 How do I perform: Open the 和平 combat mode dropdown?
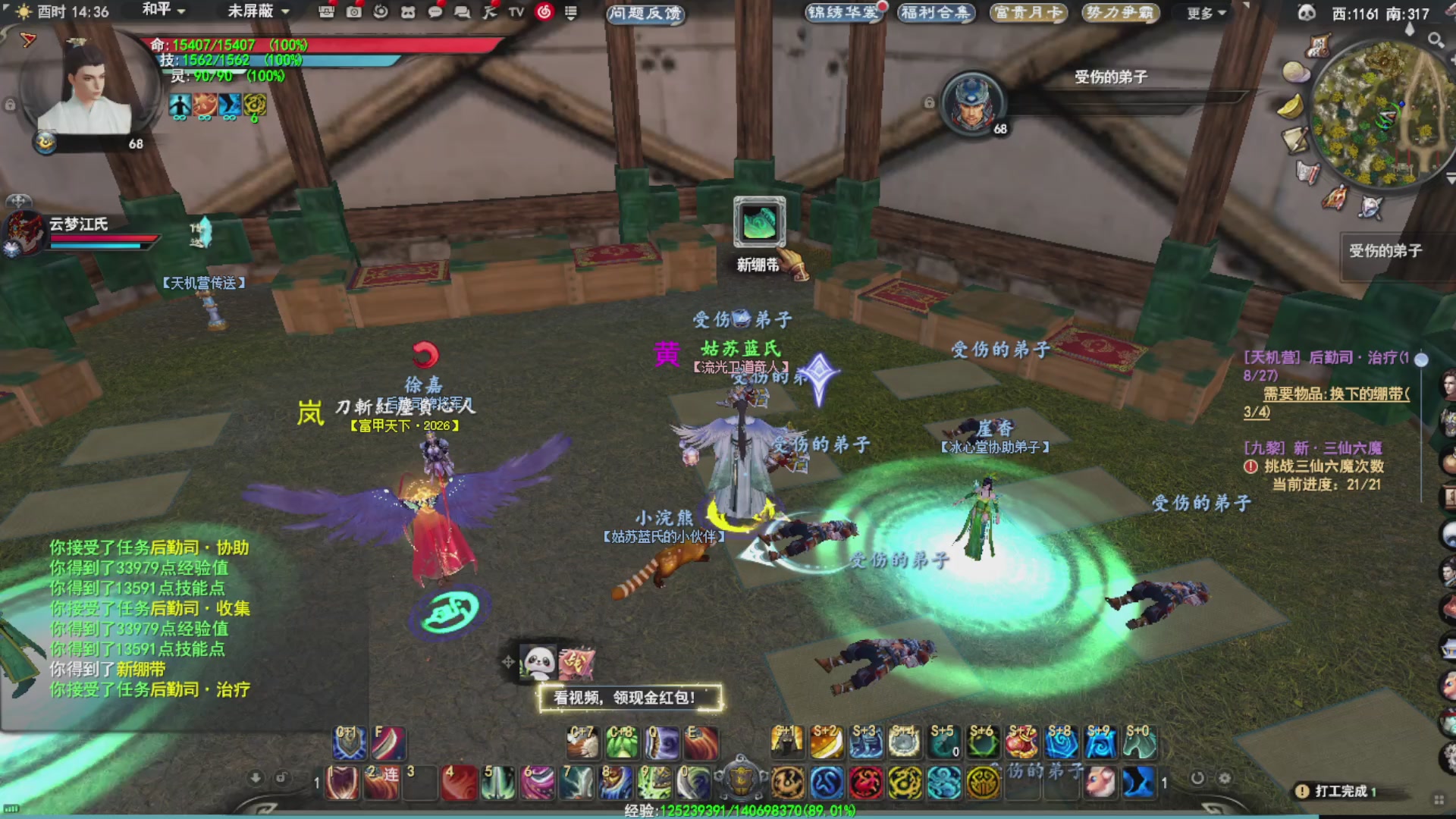pos(164,11)
